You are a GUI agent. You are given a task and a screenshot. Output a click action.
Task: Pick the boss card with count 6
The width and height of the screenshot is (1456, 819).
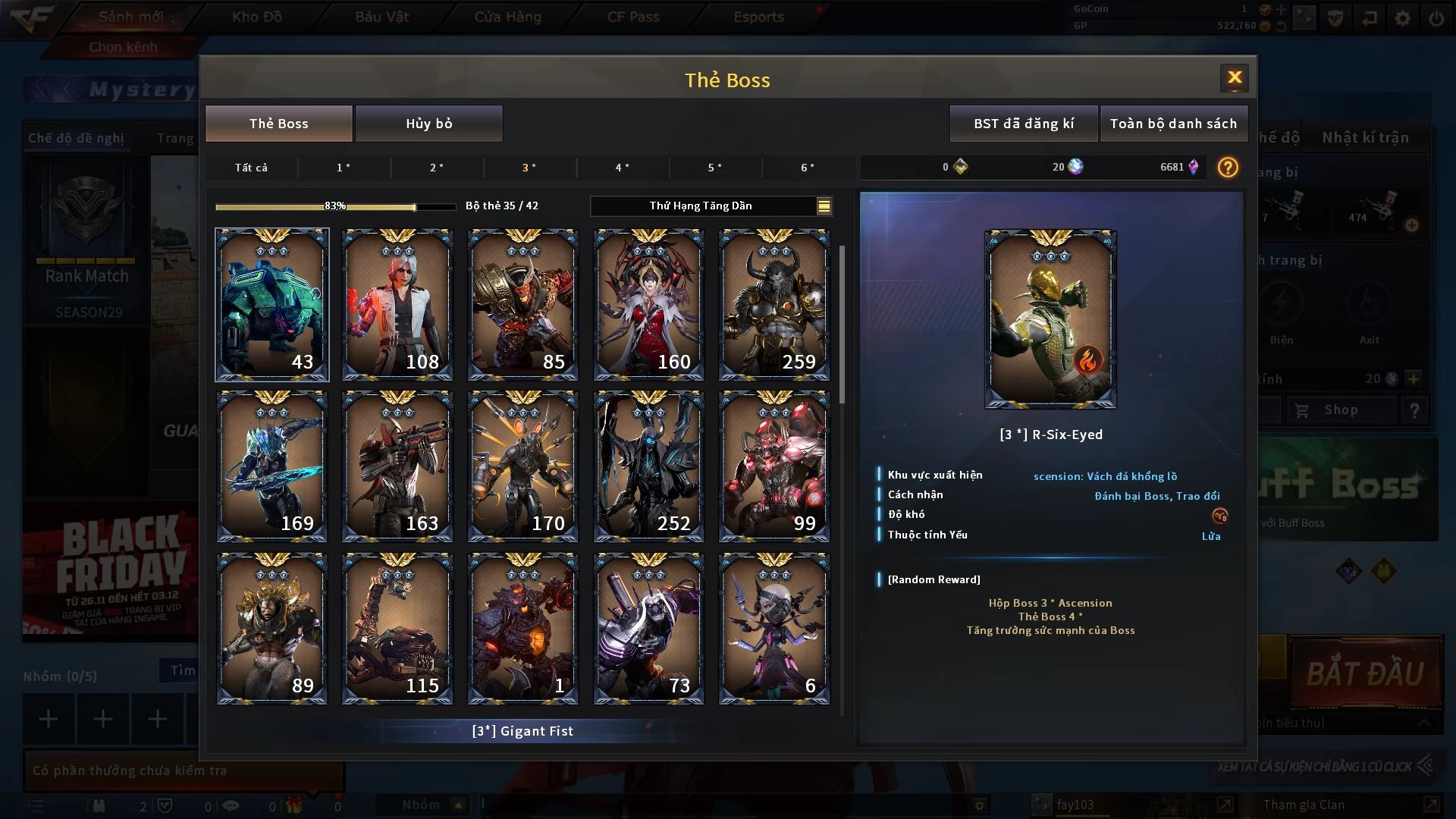click(774, 629)
